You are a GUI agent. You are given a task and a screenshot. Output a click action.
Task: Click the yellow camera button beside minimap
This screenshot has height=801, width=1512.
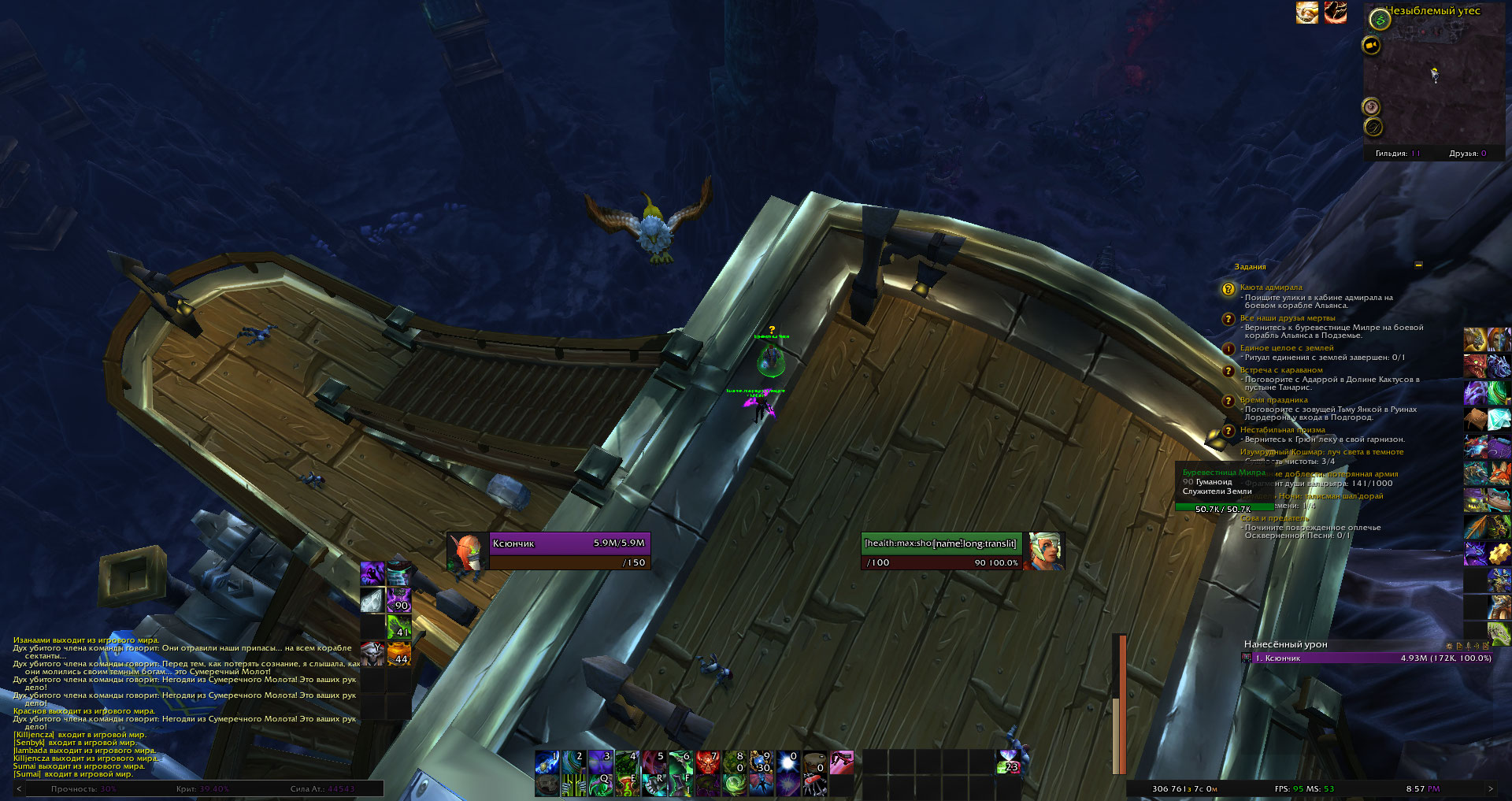coord(1371,46)
